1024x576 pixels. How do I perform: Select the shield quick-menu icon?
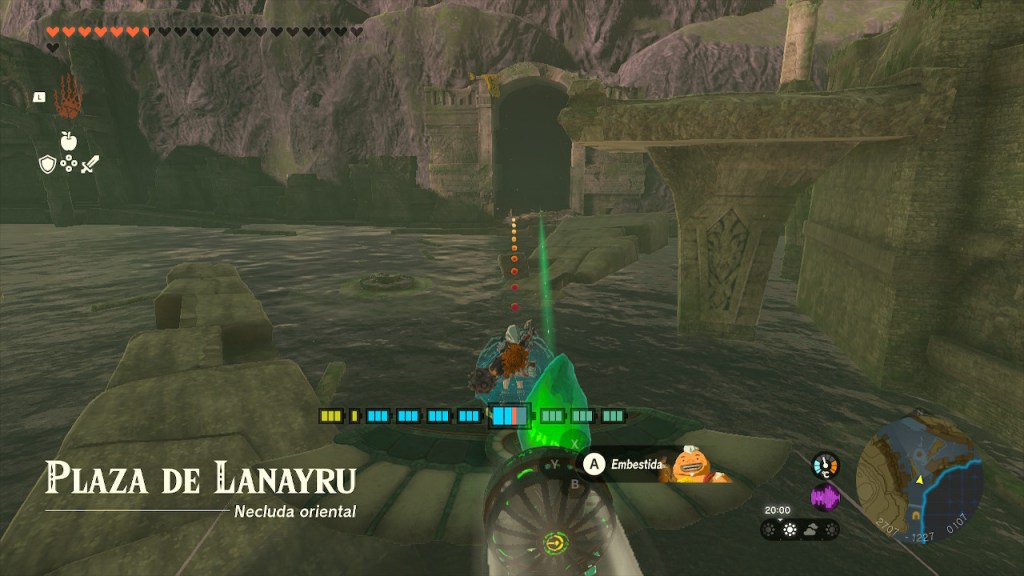pos(46,164)
